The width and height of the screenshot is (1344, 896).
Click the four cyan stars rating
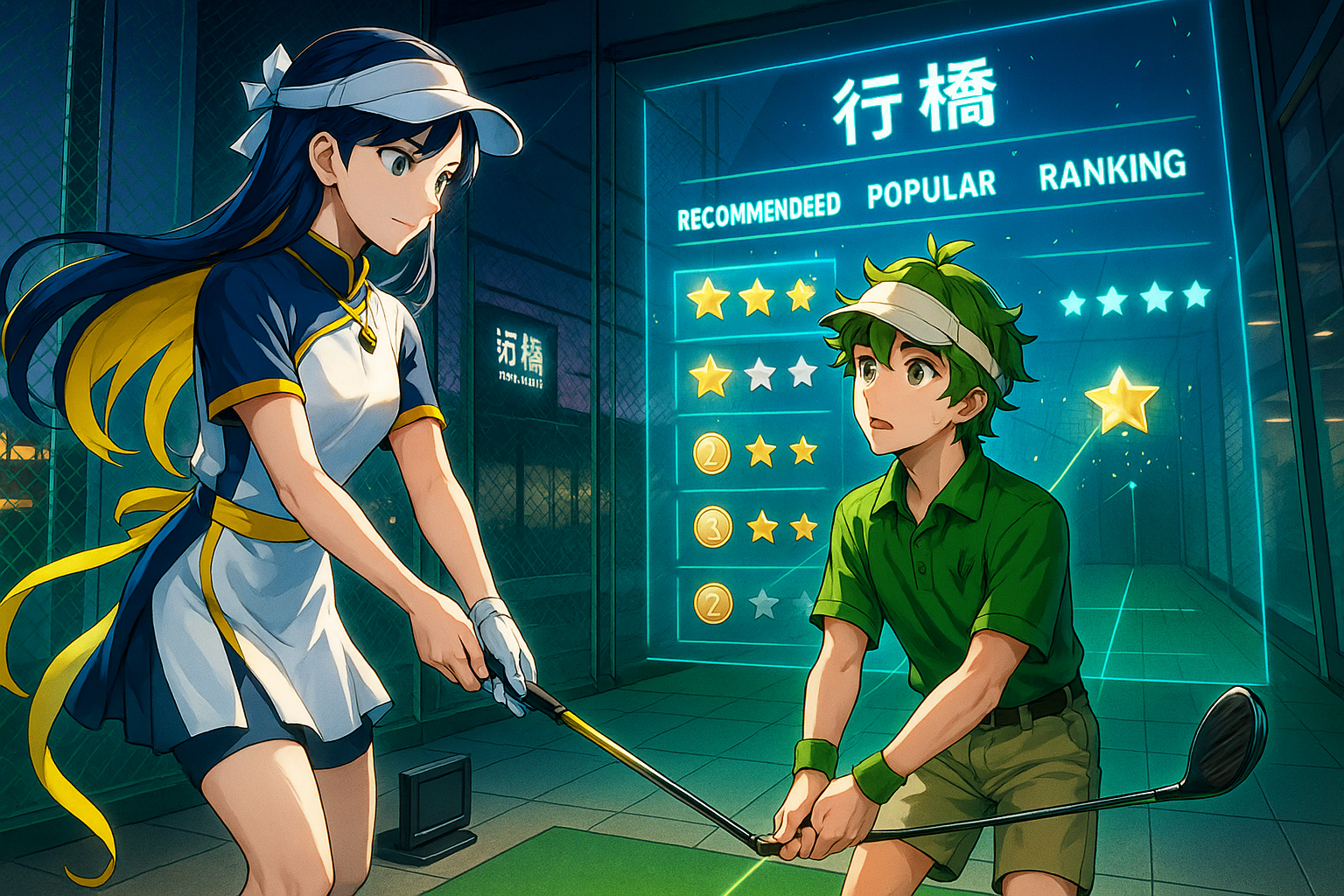click(1134, 299)
